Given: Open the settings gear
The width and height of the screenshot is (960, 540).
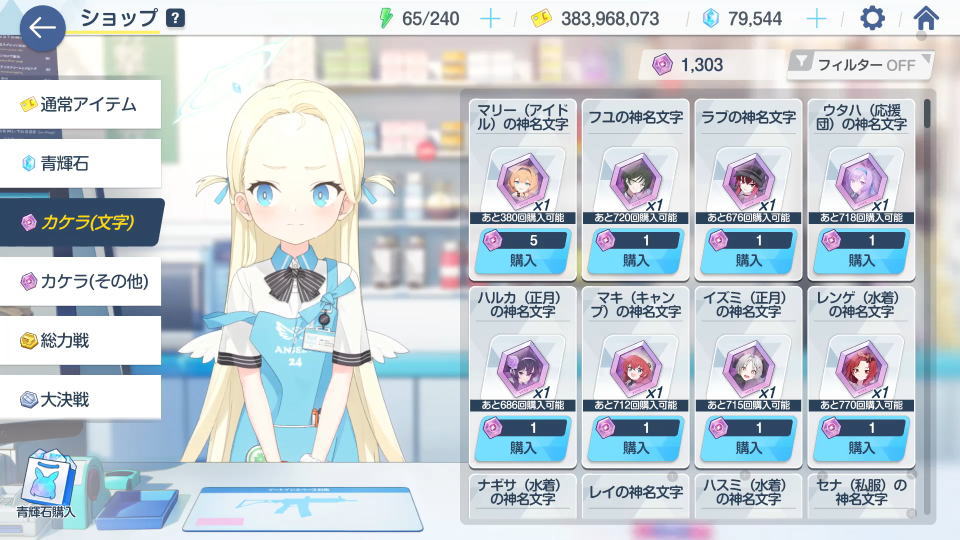Looking at the screenshot, I should [x=873, y=18].
